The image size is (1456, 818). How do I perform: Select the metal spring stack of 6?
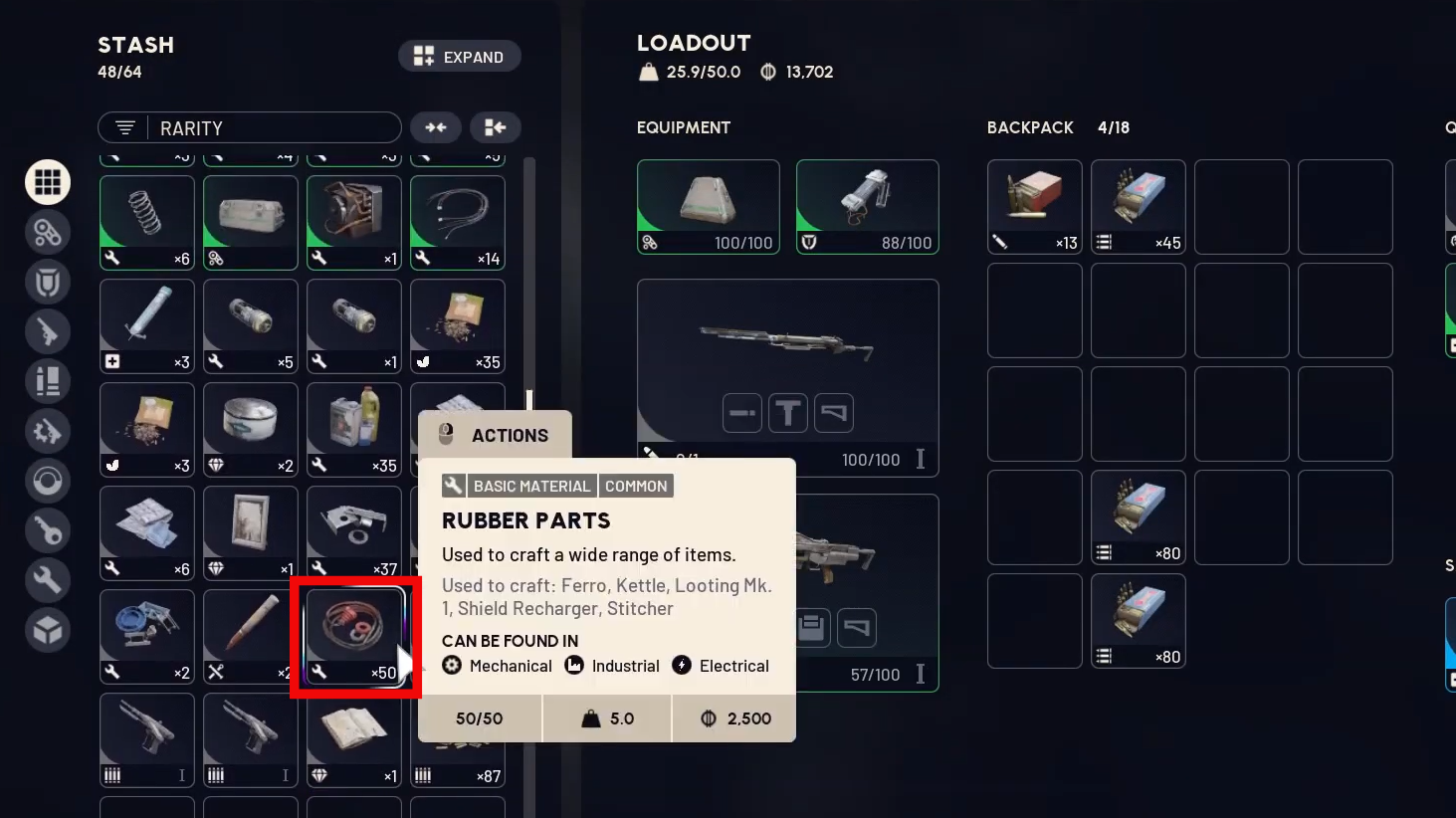click(x=147, y=222)
